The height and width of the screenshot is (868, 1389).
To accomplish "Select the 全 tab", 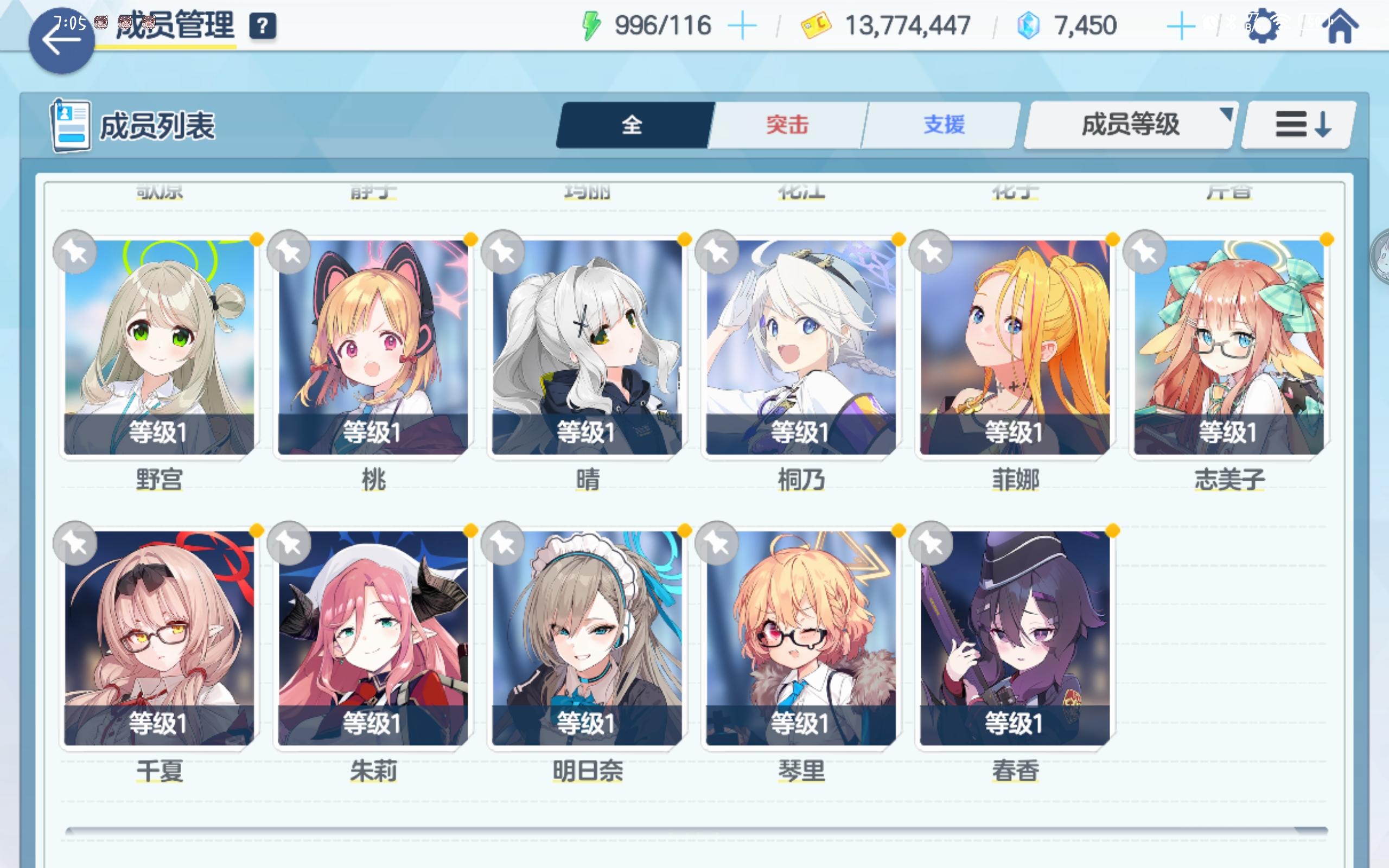I will pos(632,124).
